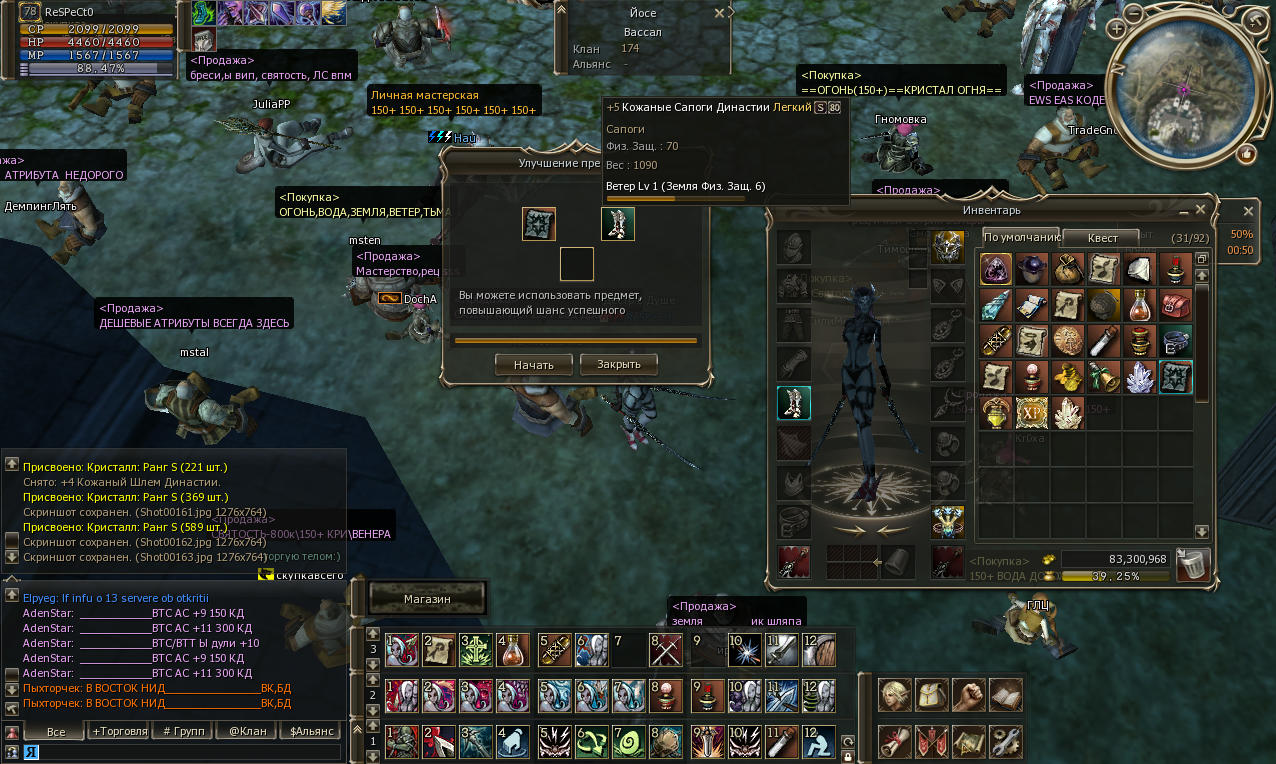
Task: Close the enchant window with Закрыть
Action: click(x=618, y=364)
